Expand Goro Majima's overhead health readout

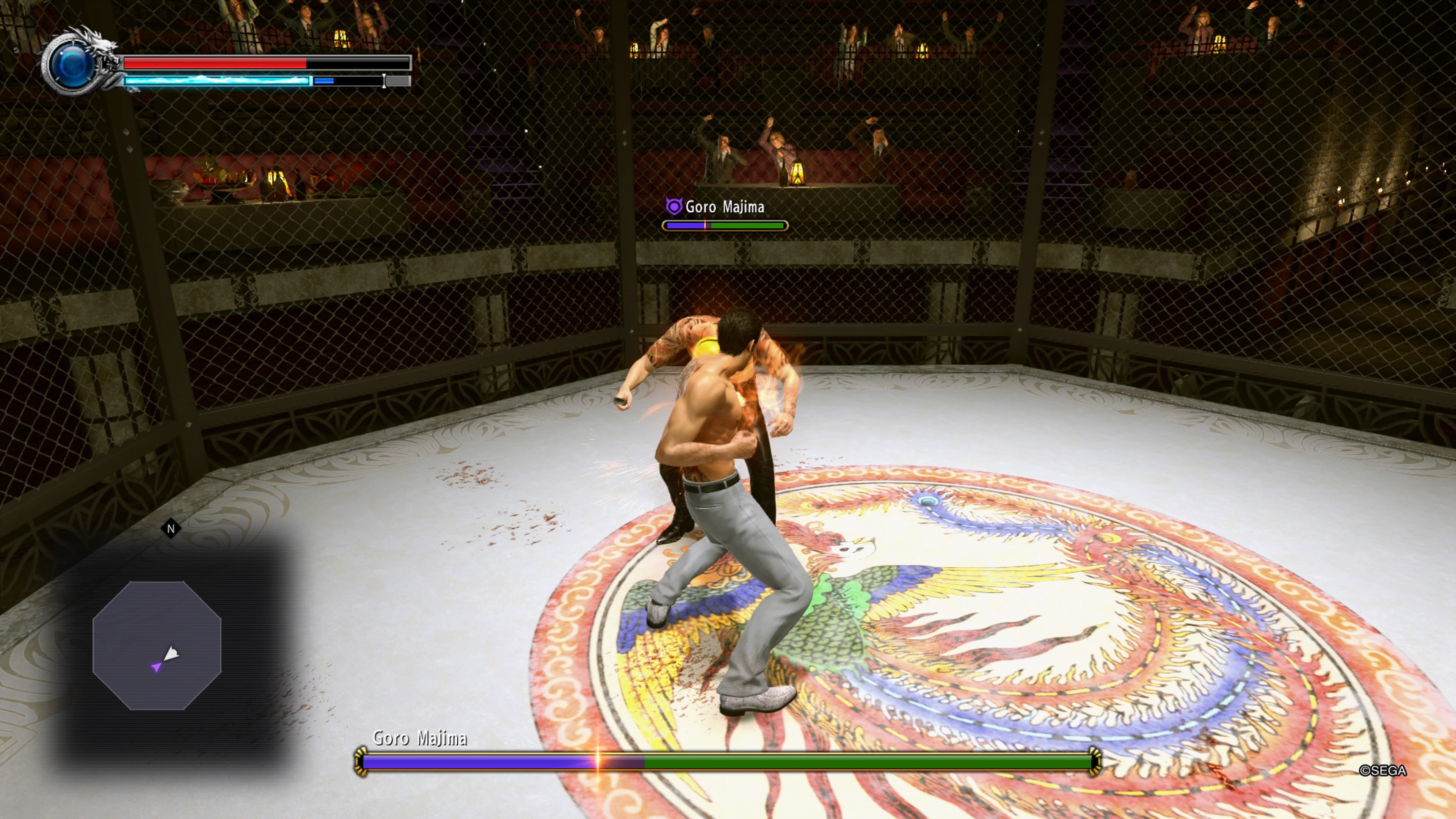(x=725, y=226)
